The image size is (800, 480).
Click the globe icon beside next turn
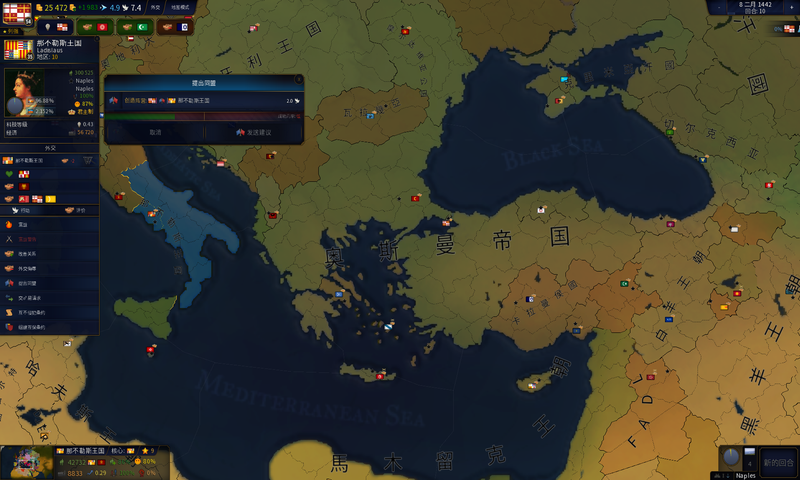click(731, 458)
